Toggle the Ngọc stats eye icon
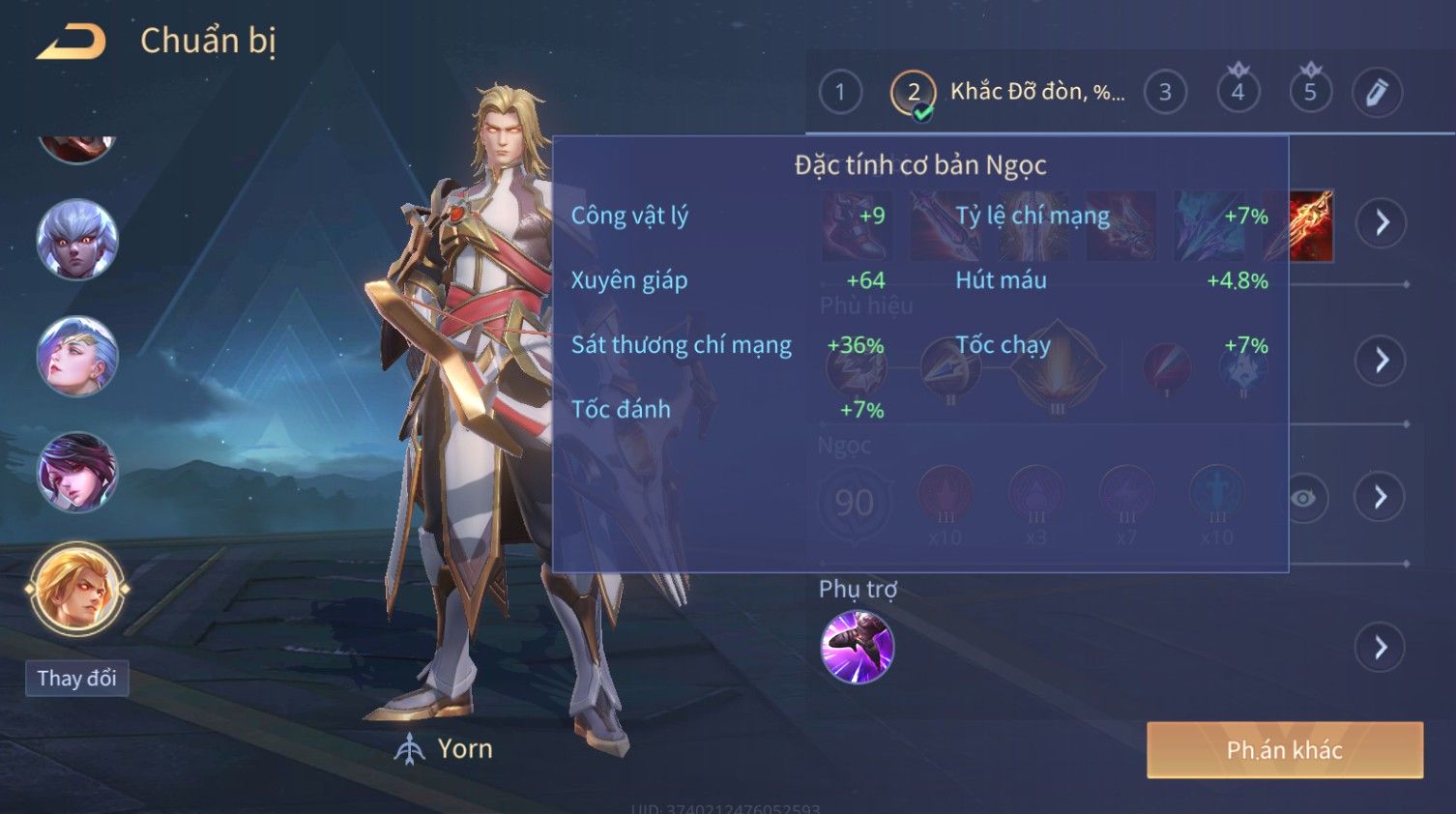This screenshot has height=814, width=1456. 1303,498
